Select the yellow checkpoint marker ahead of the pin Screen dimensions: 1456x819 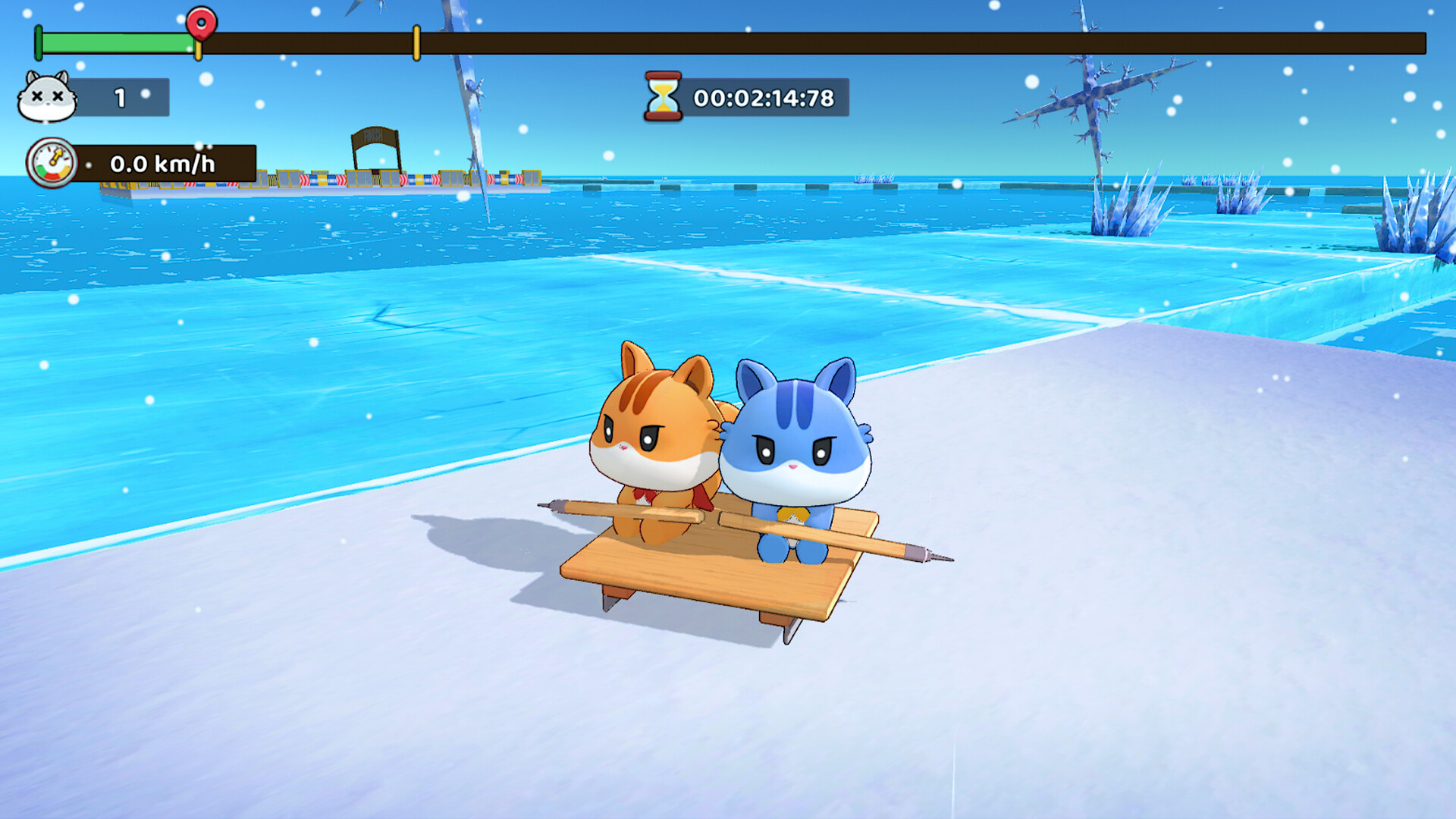coord(416,42)
